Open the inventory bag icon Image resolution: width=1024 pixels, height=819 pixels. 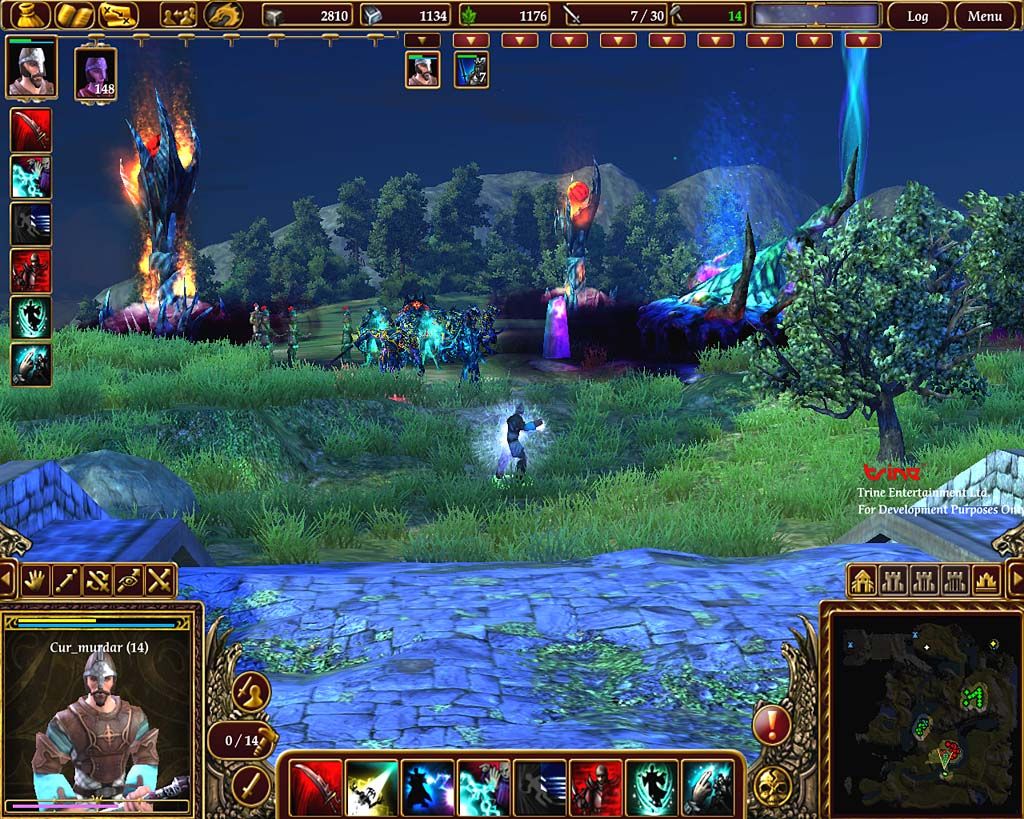tap(29, 15)
